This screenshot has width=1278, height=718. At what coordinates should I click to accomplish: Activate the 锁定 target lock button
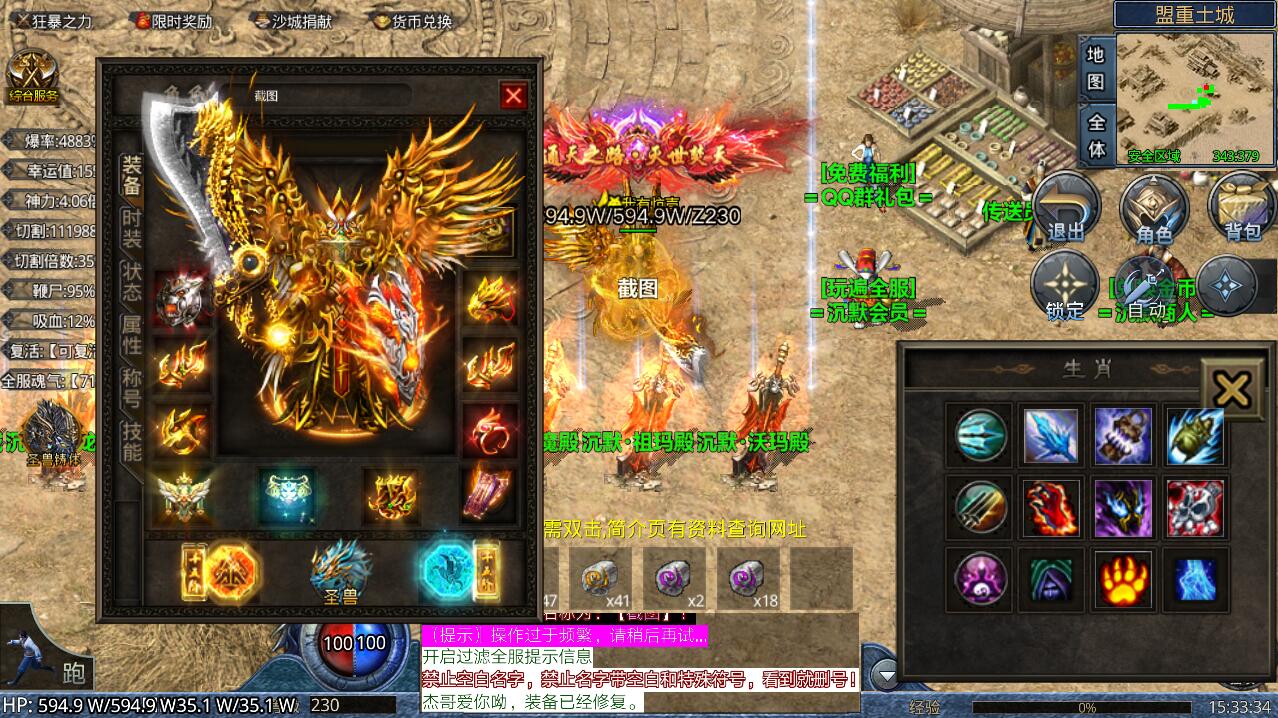[x=1065, y=287]
